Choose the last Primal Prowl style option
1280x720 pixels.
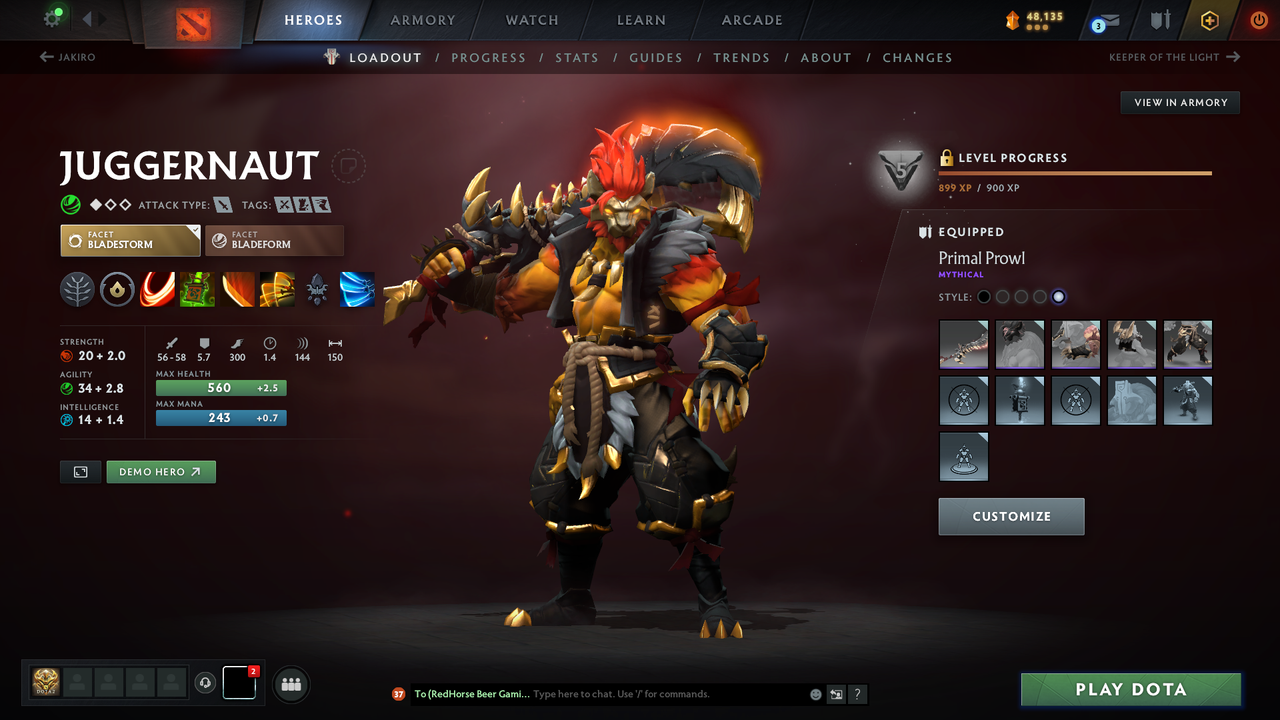coord(1058,296)
